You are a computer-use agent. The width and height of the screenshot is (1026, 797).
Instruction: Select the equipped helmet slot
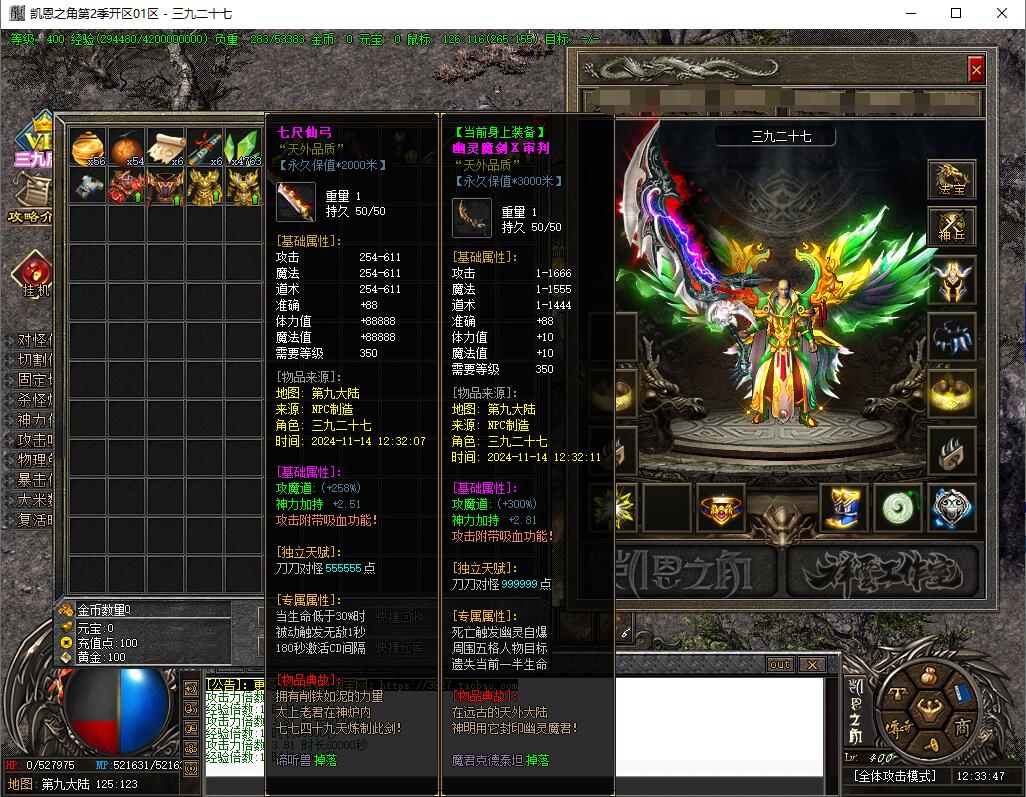(x=951, y=280)
